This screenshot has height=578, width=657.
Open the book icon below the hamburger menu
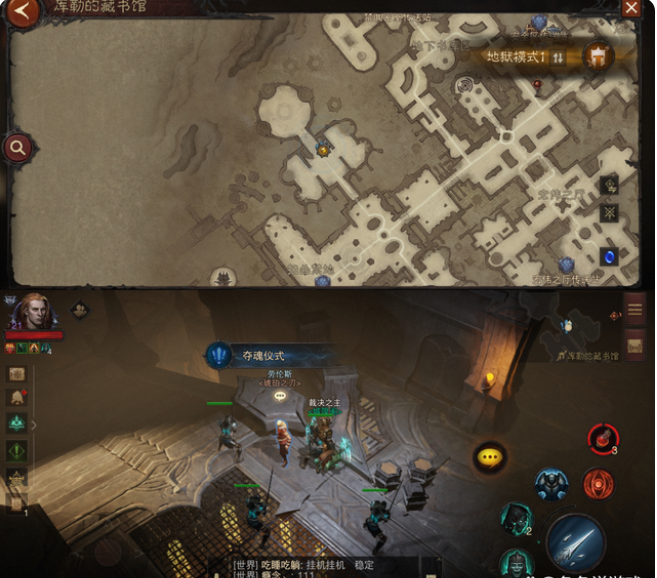tap(634, 344)
